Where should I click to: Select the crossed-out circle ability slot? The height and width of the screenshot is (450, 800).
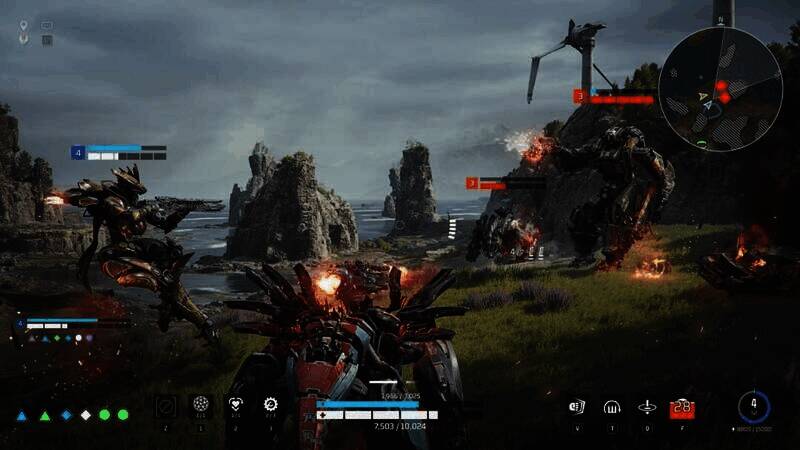tap(166, 405)
